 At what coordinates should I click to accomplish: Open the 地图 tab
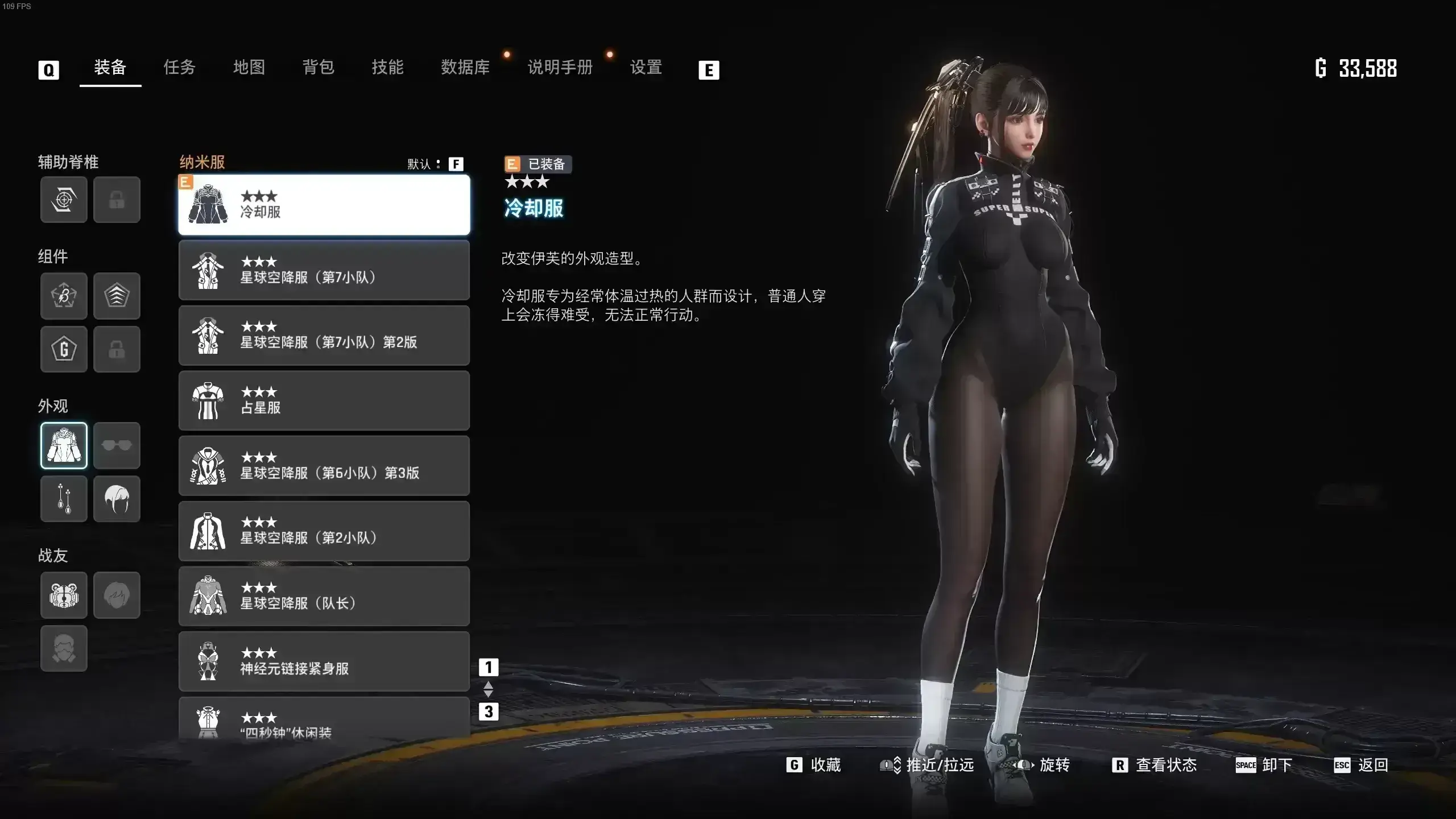pos(249,68)
